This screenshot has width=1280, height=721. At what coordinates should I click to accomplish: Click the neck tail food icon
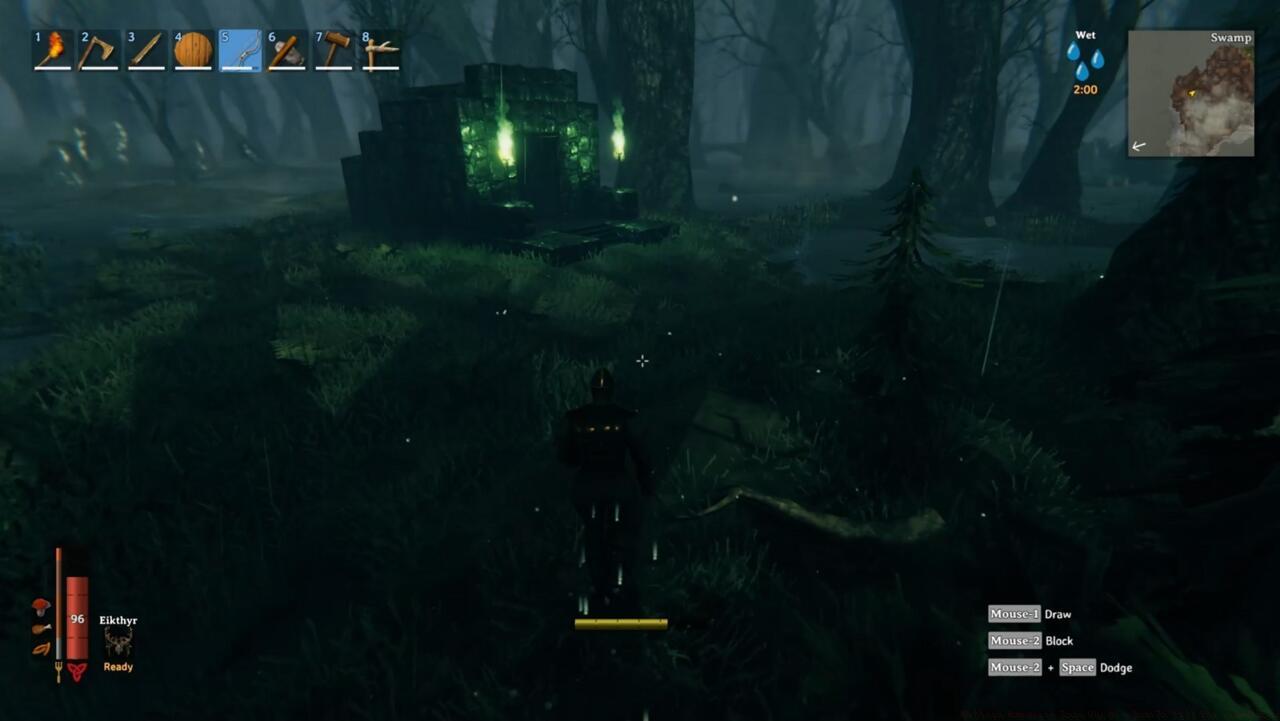pyautogui.click(x=40, y=649)
